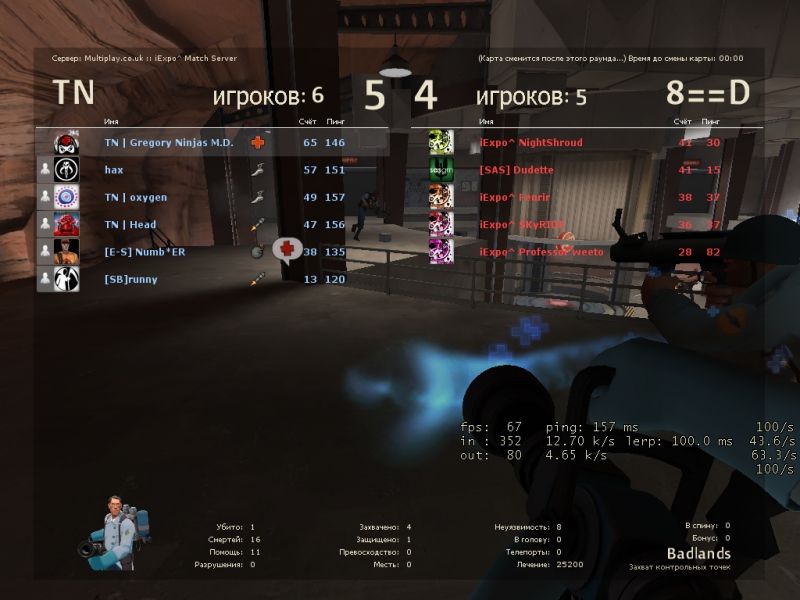Click the [SB]runny avatar image
Viewport: 800px width, 600px height.
point(66,280)
